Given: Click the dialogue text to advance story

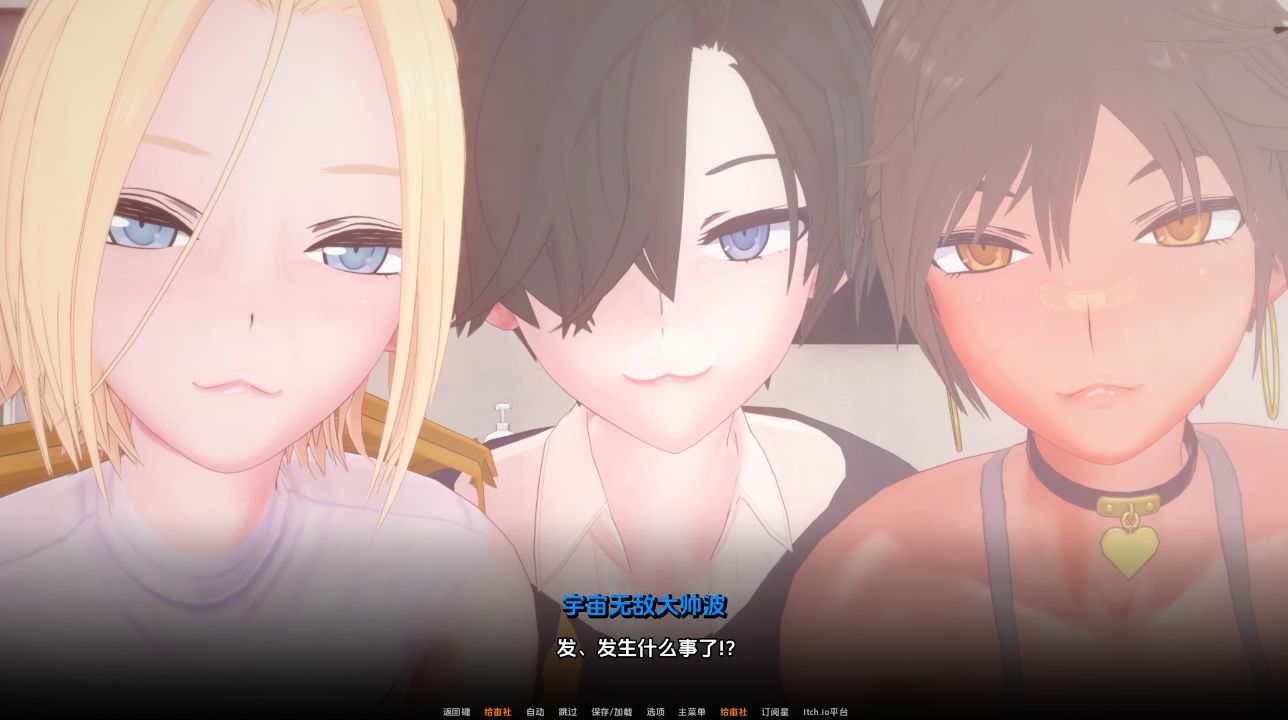Looking at the screenshot, I should 644,646.
